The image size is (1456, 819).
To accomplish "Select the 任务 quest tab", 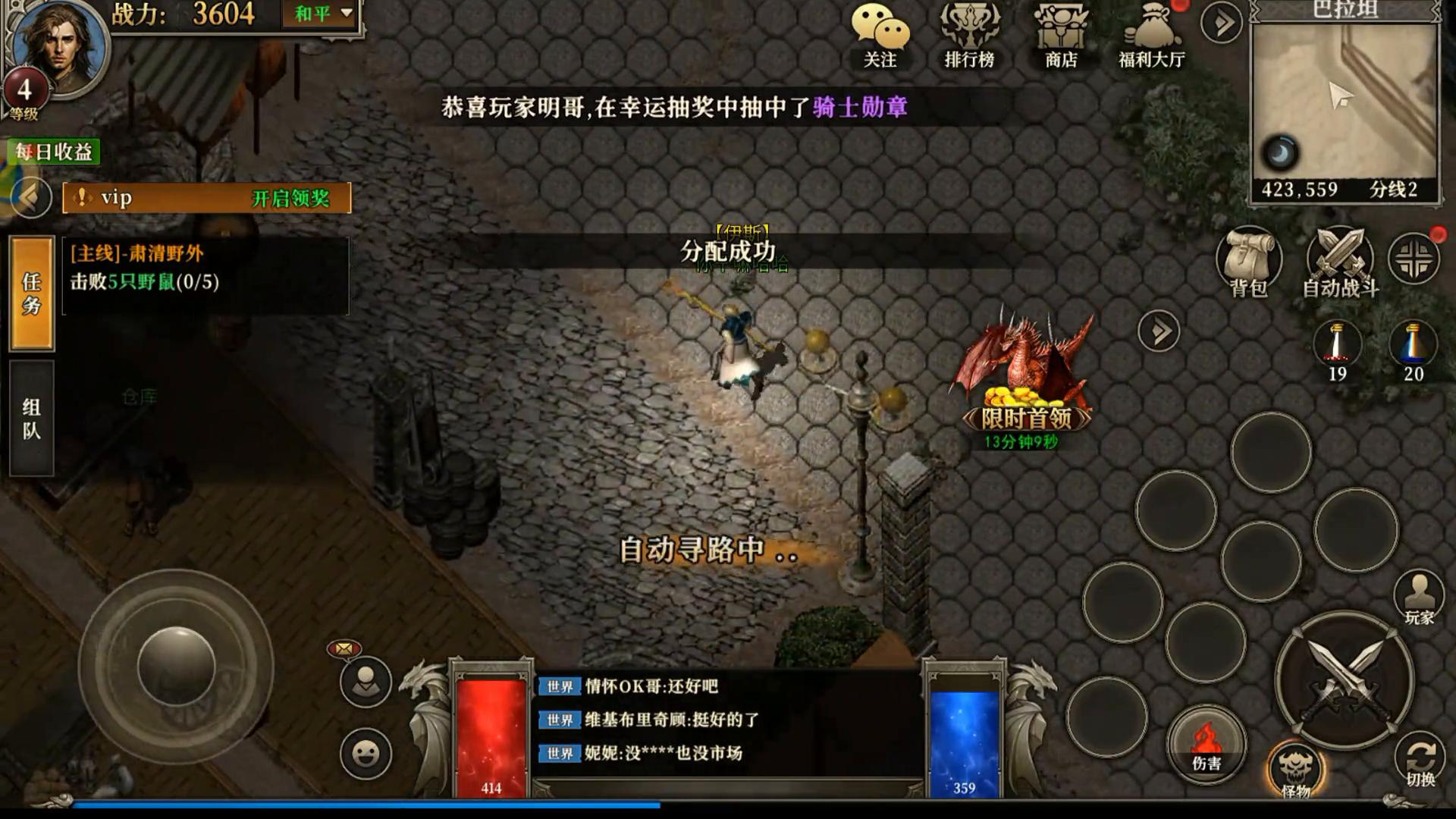I will pyautogui.click(x=30, y=296).
